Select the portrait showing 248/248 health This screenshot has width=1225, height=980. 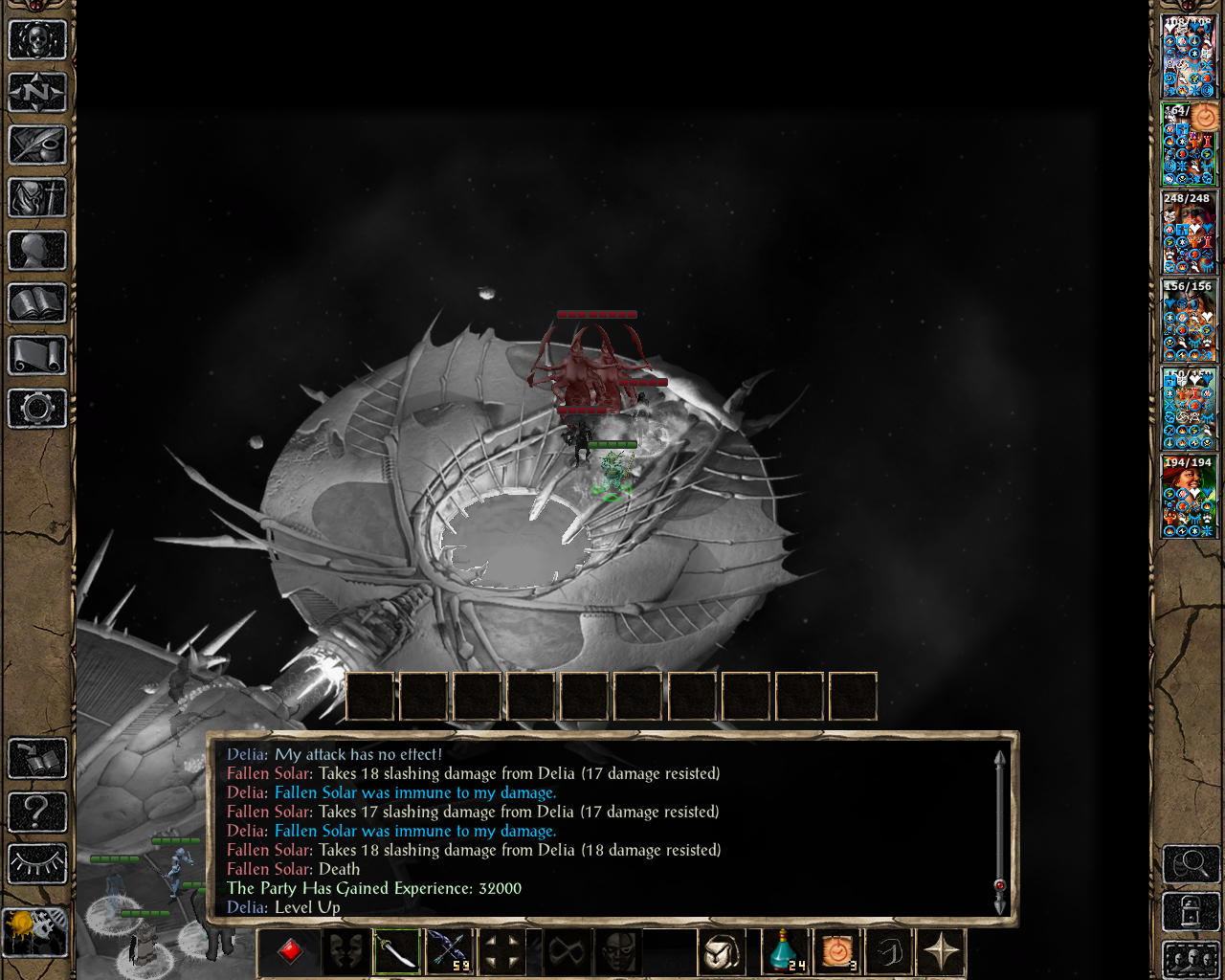pyautogui.click(x=1189, y=233)
